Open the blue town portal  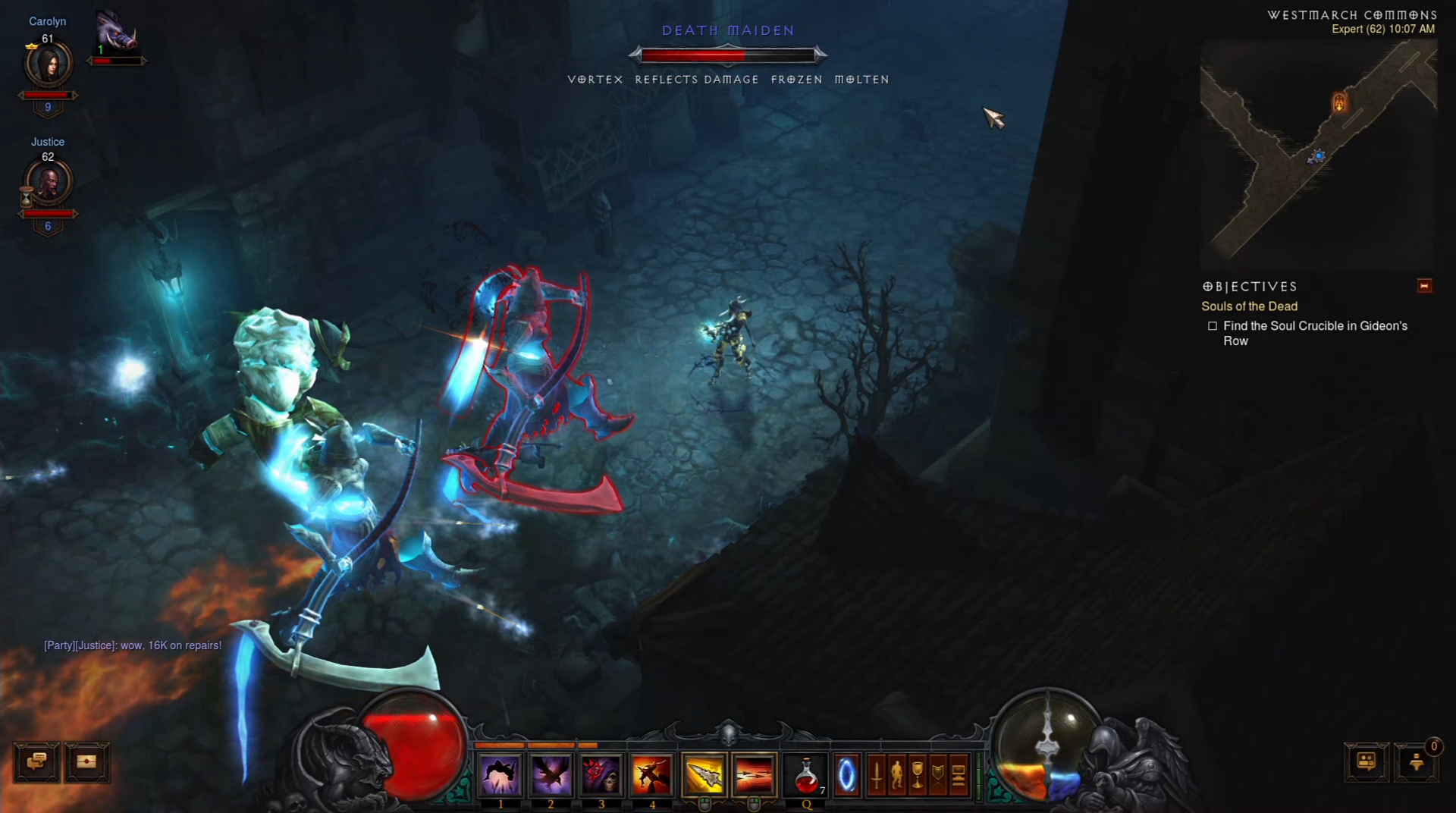(x=846, y=776)
